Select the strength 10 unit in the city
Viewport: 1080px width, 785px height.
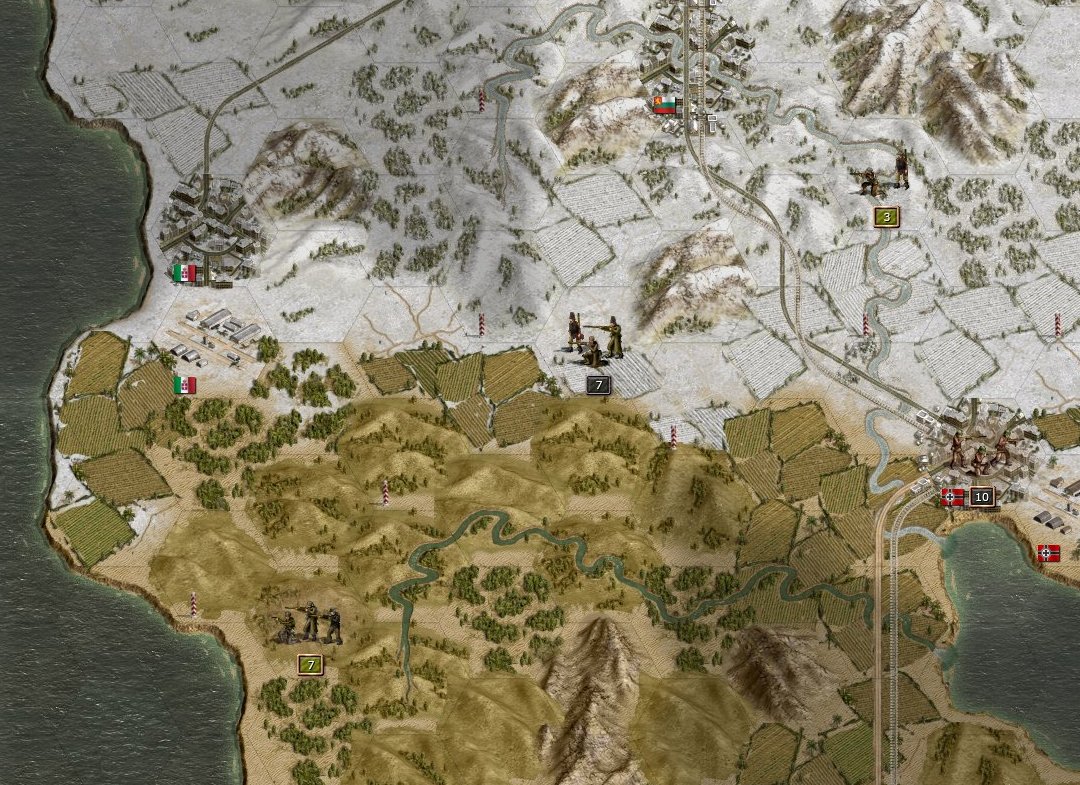coord(978,453)
